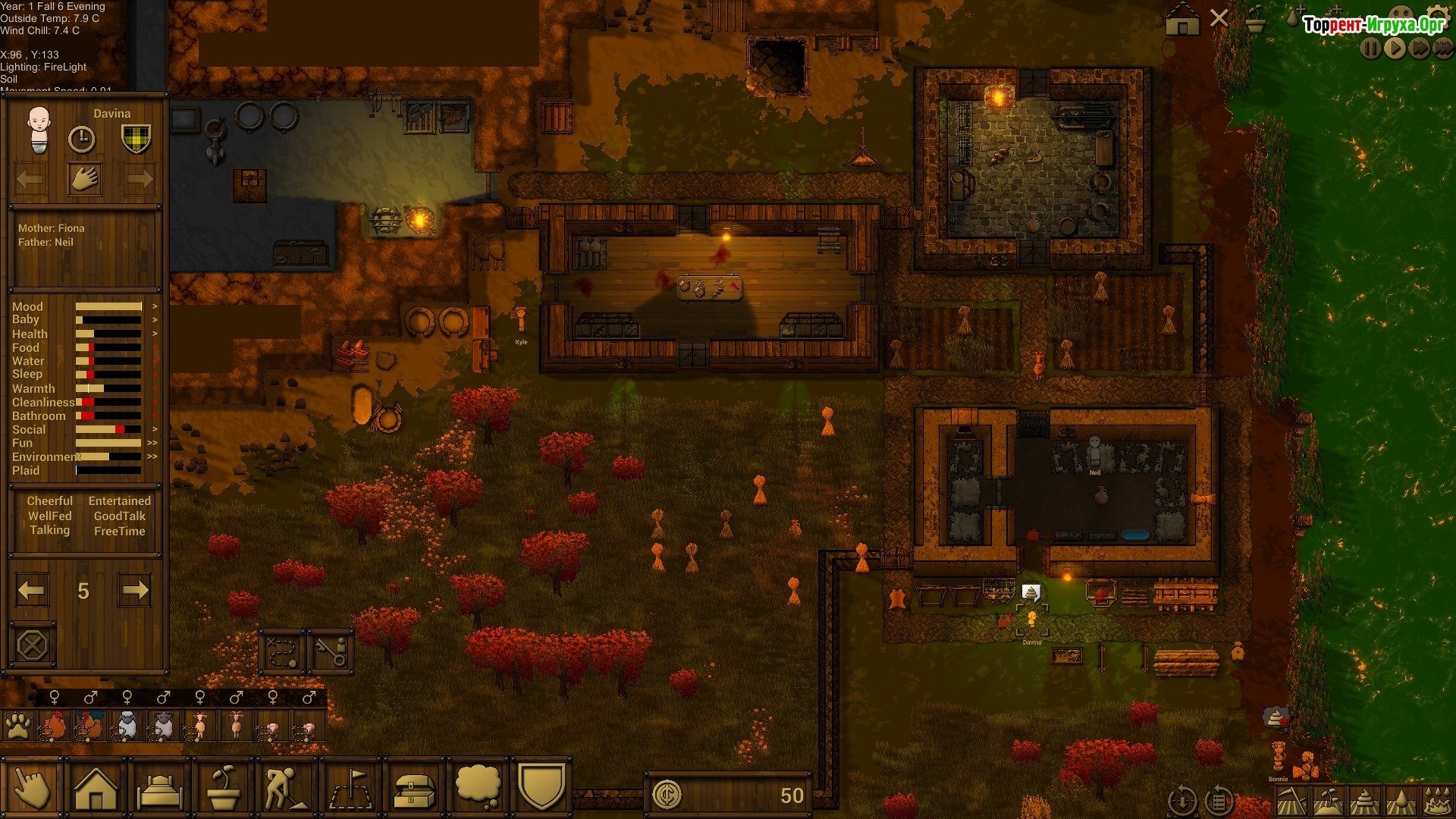Click the plaid clan shield icon

pyautogui.click(x=136, y=139)
